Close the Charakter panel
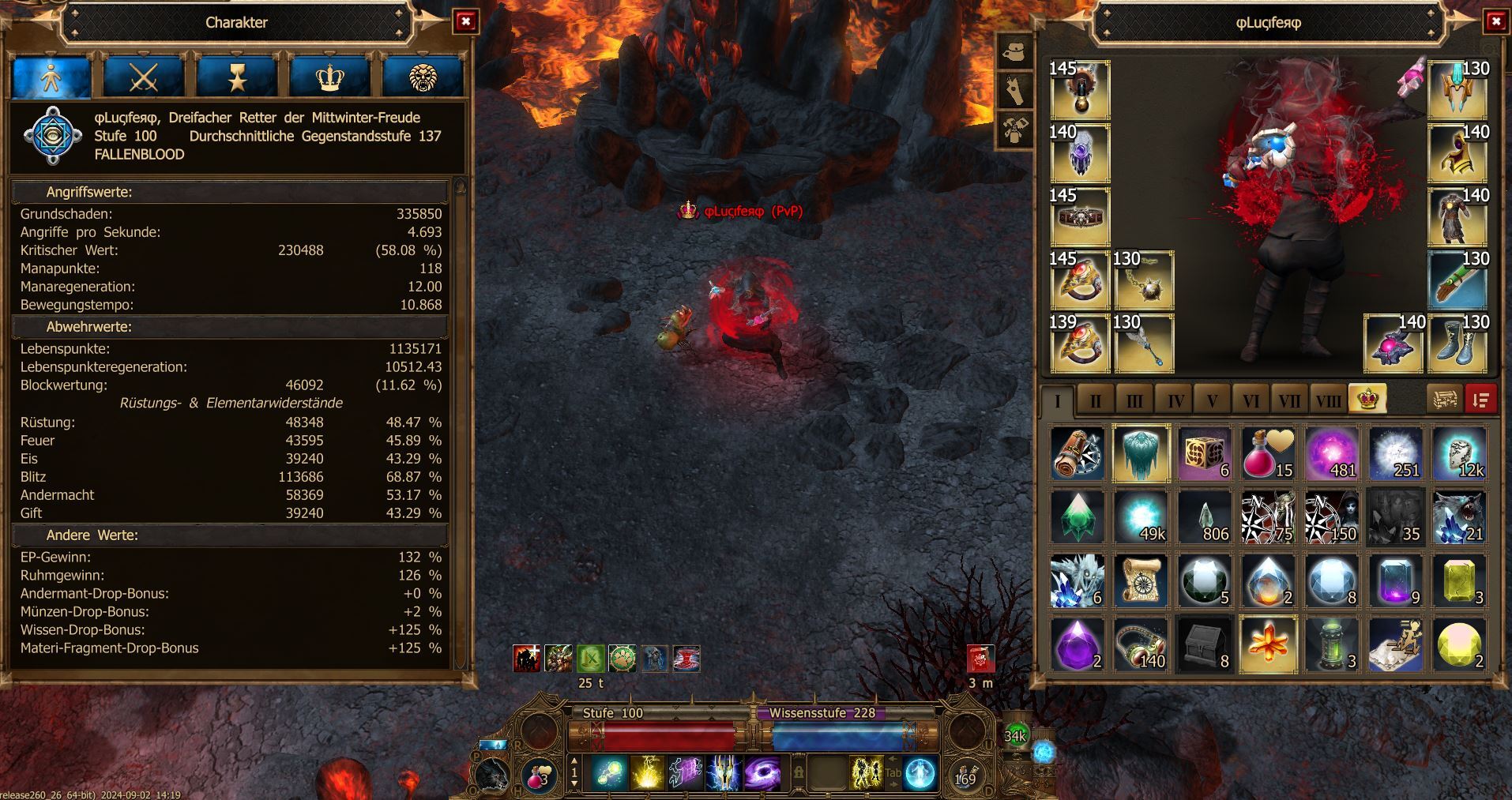 (x=465, y=22)
